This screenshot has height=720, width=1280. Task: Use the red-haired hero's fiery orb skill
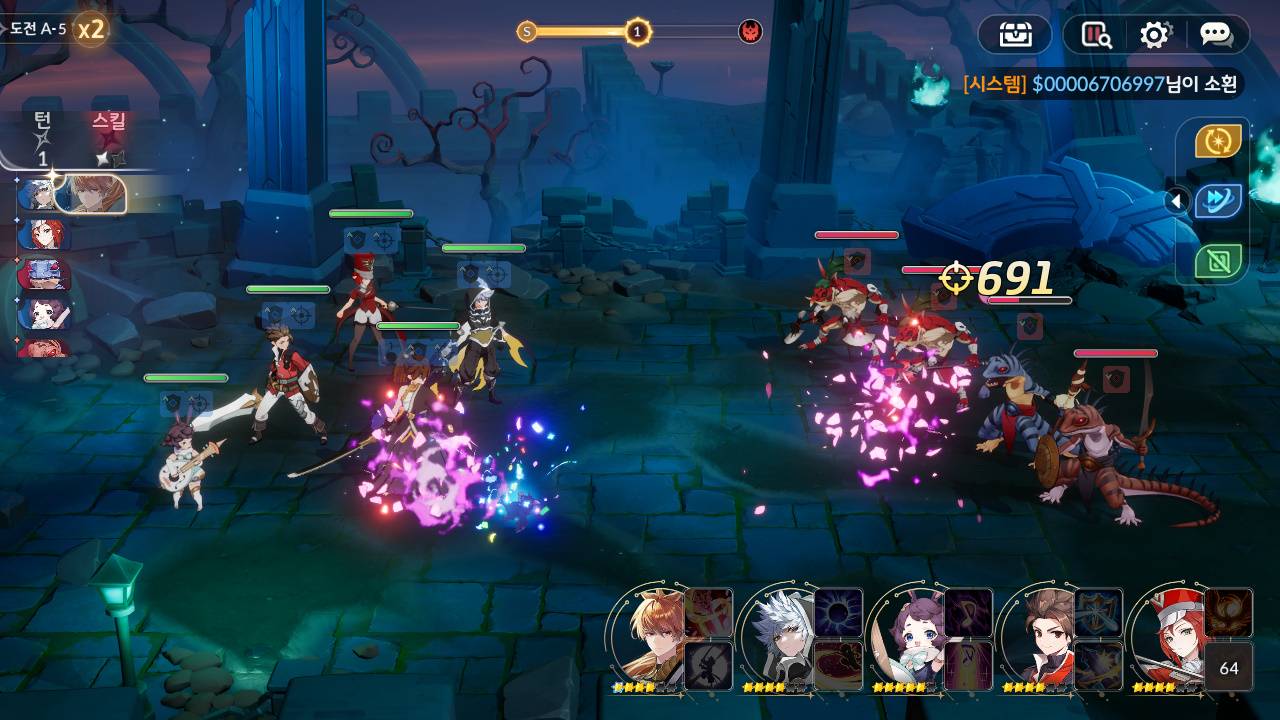point(1228,612)
